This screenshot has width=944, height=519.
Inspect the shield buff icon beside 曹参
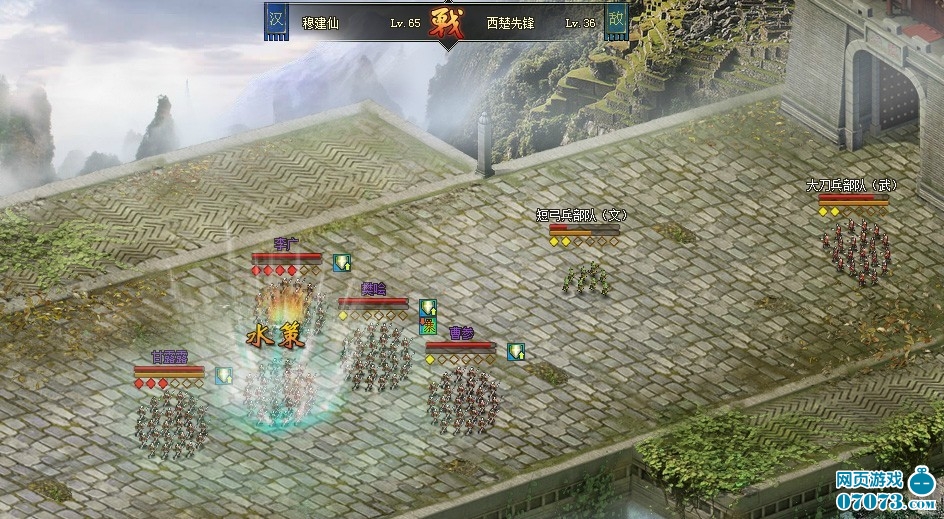516,352
